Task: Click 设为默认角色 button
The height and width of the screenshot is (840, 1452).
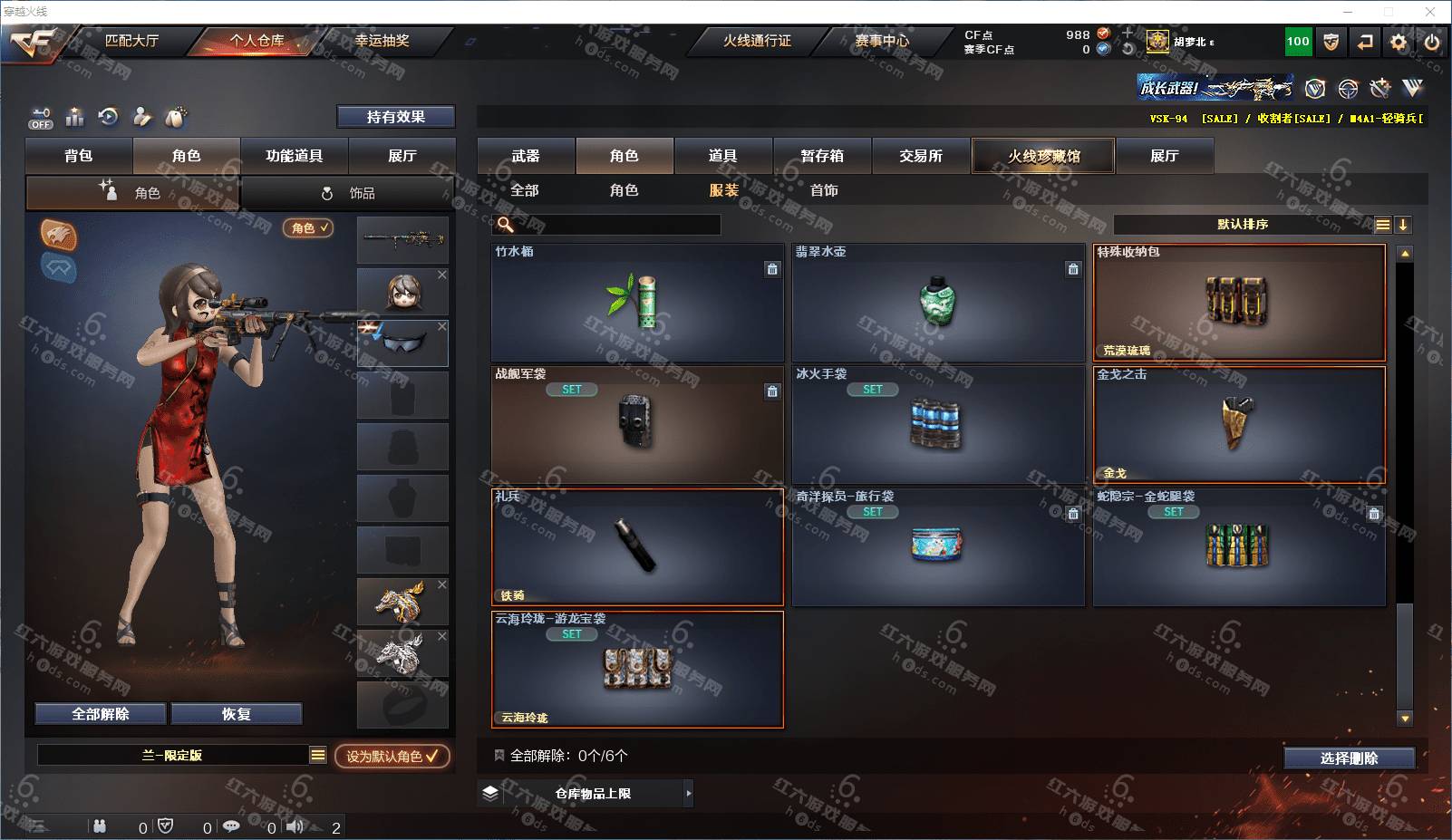Action: click(392, 756)
